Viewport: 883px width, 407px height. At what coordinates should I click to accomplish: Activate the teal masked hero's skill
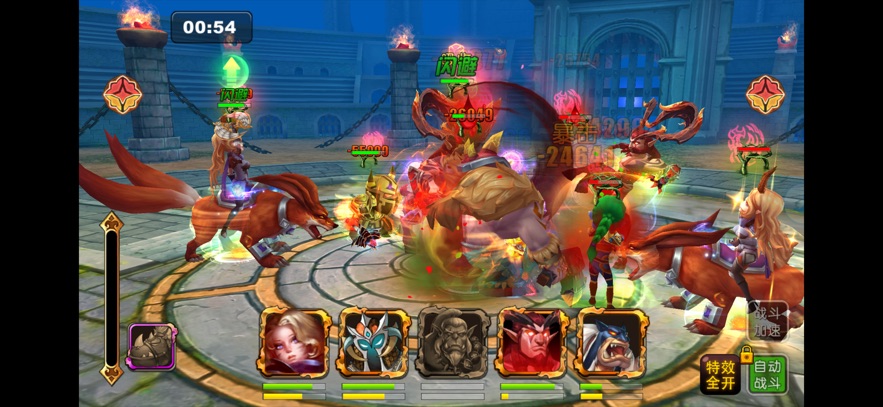pos(374,343)
